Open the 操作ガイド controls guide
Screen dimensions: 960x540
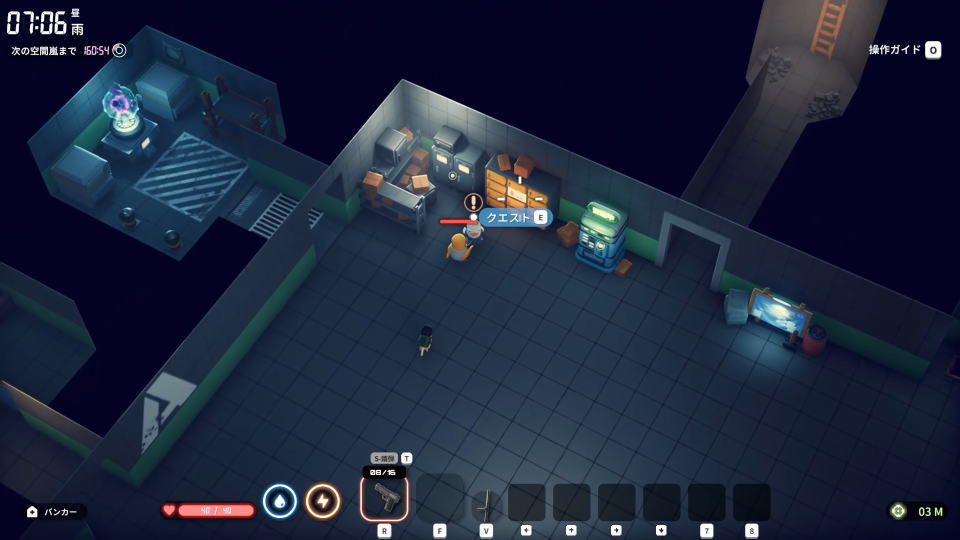904,50
